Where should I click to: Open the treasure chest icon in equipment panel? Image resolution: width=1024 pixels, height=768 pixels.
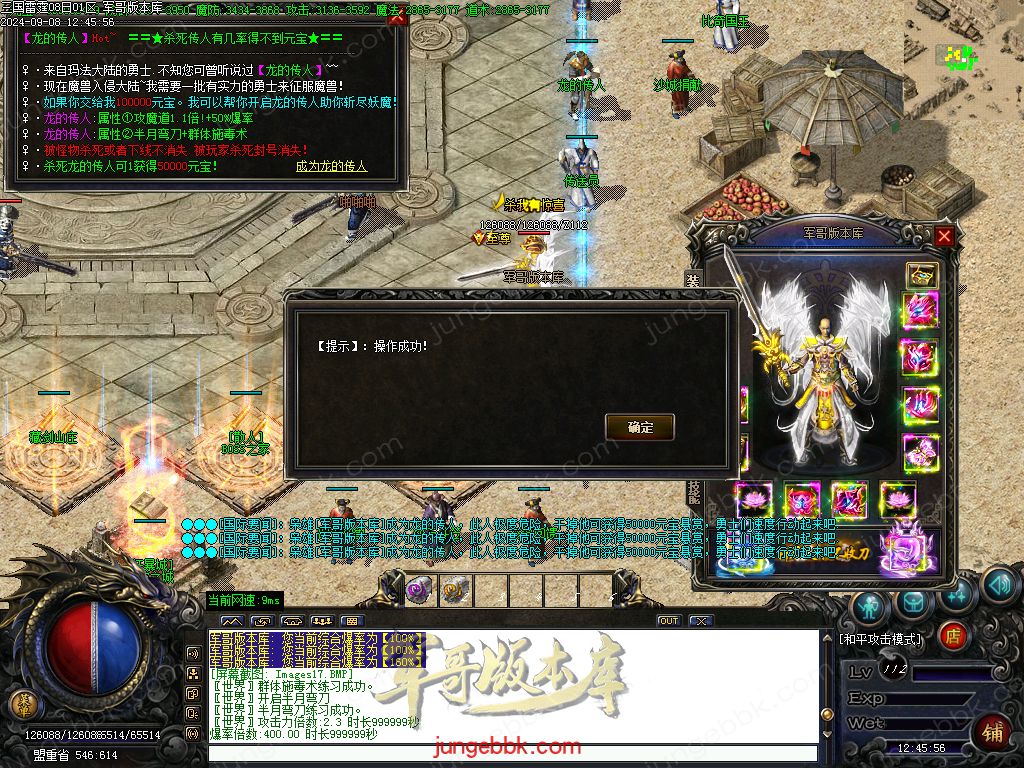(921, 274)
